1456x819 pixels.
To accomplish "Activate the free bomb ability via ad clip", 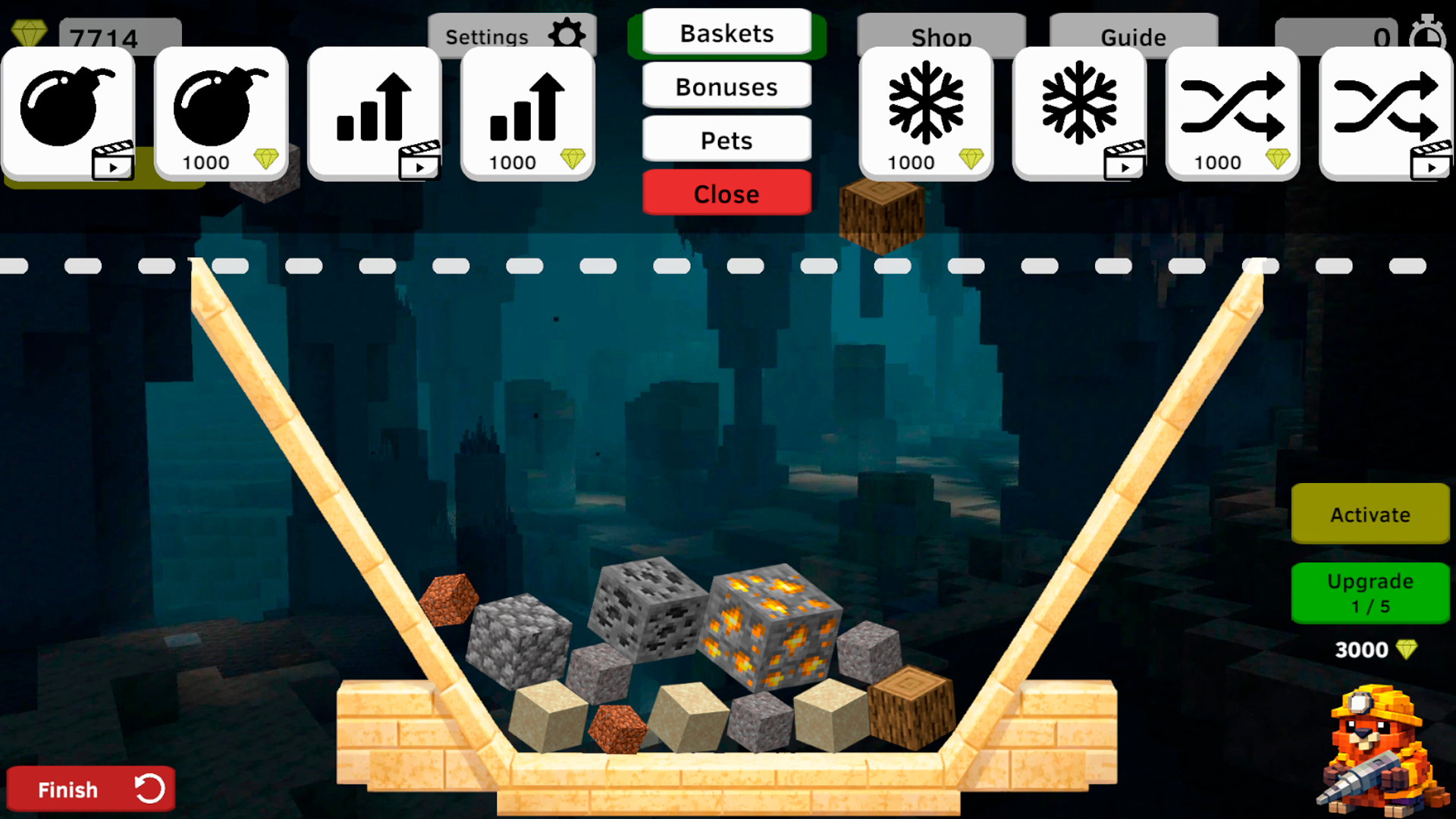I will coord(68,114).
